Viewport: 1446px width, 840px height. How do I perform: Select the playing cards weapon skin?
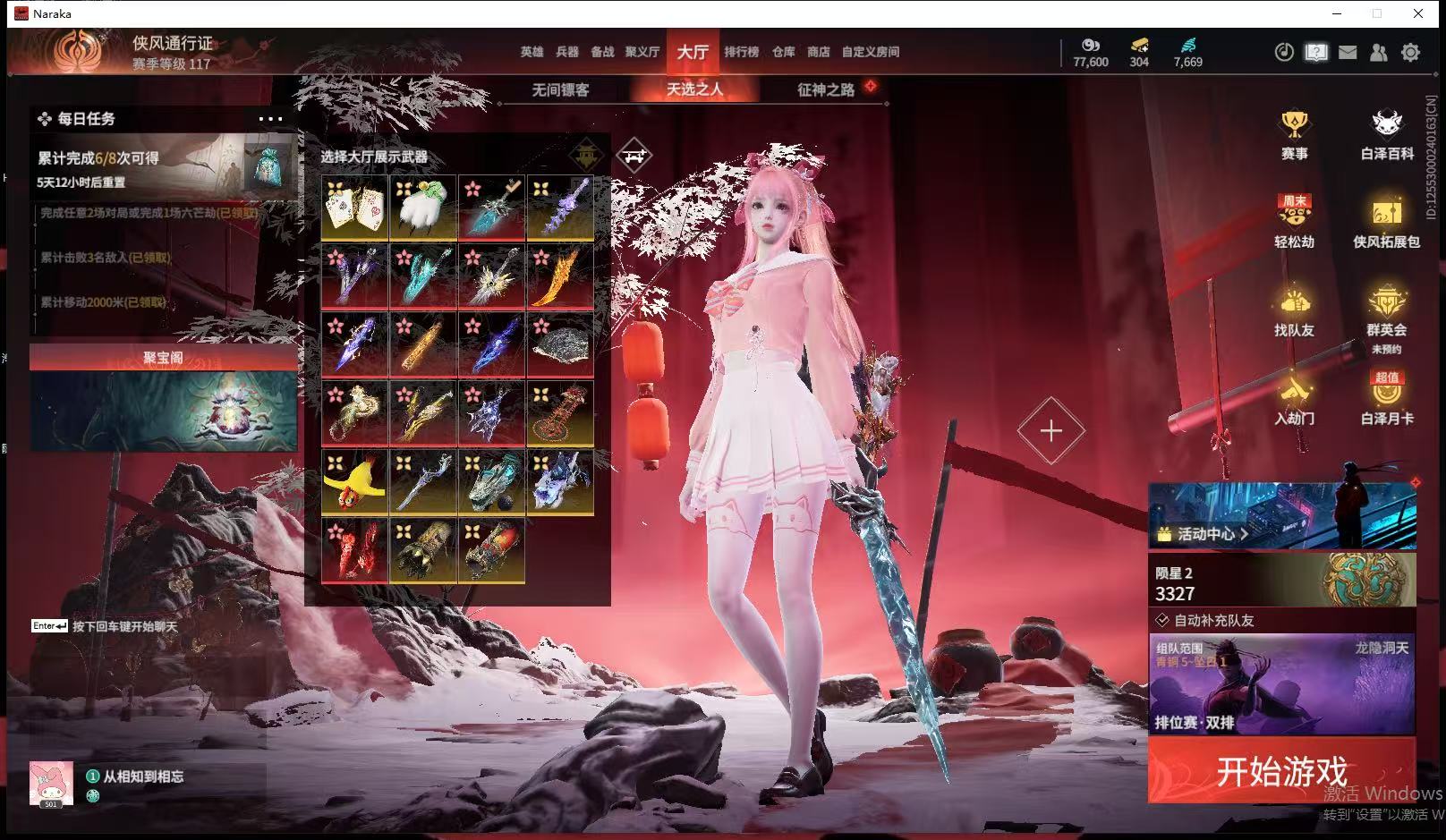[355, 208]
